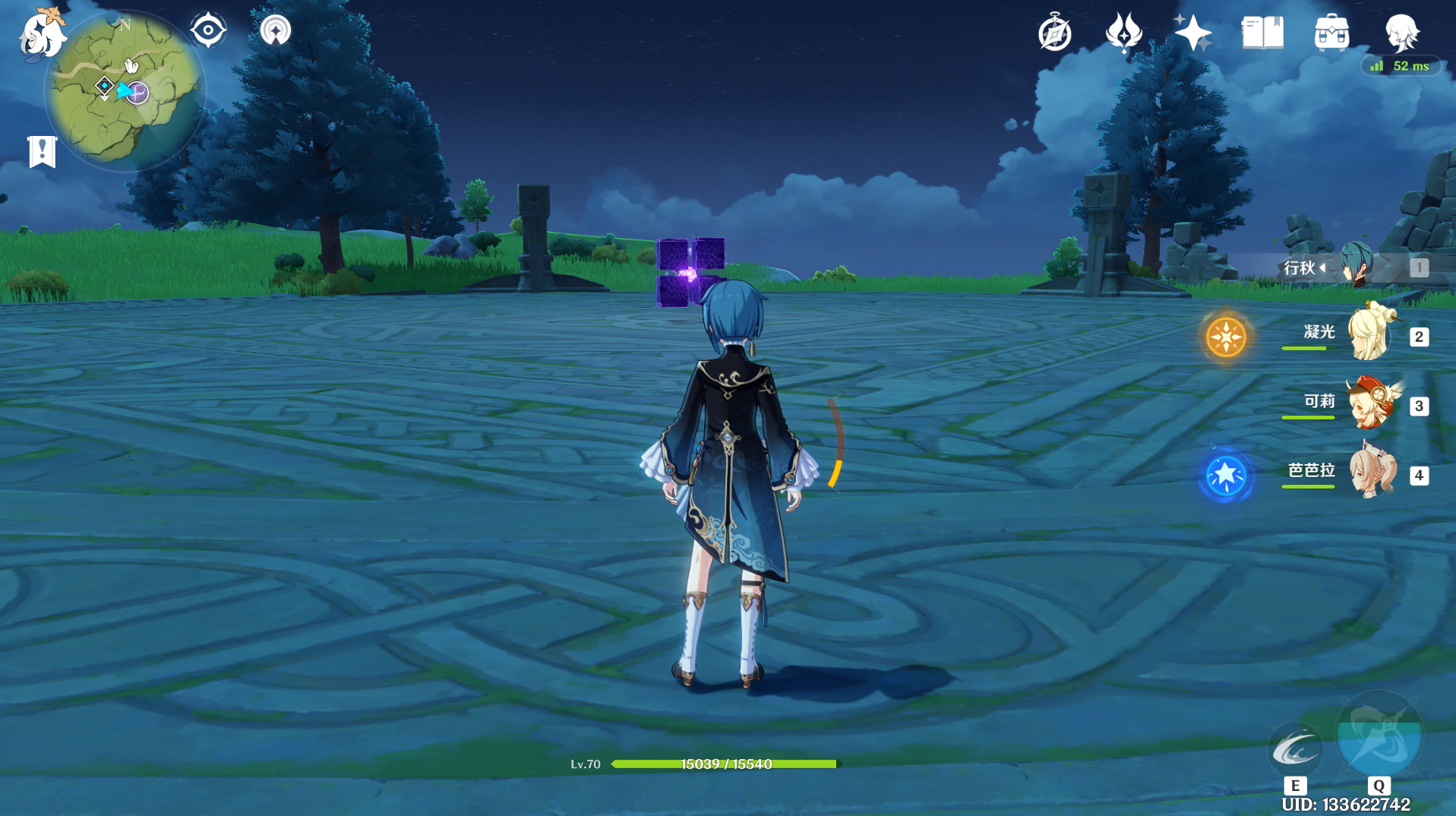Select active character 行秋 portrait
The height and width of the screenshot is (816, 1456).
[x=1357, y=266]
